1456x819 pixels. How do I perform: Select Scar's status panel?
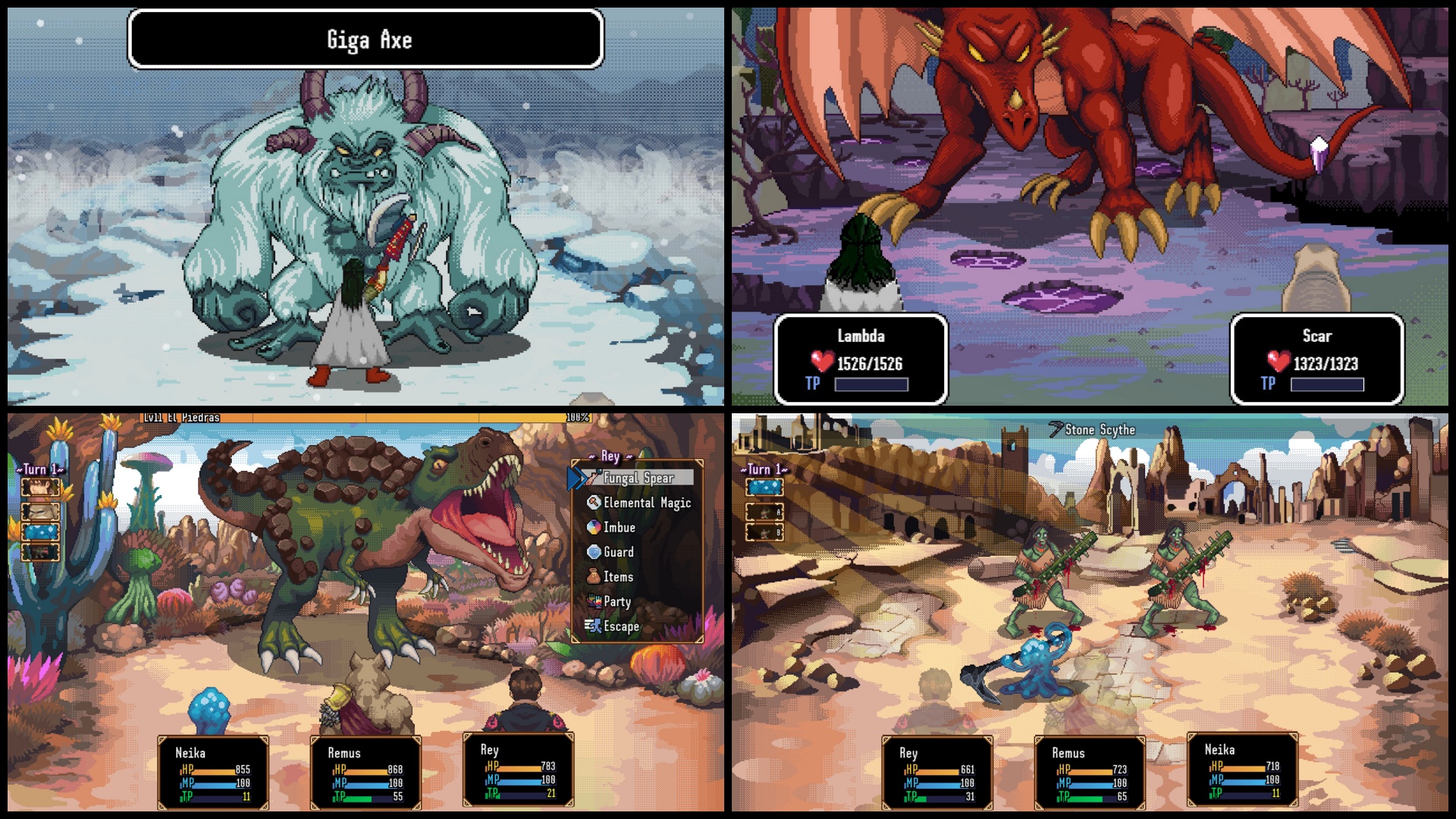click(1316, 359)
